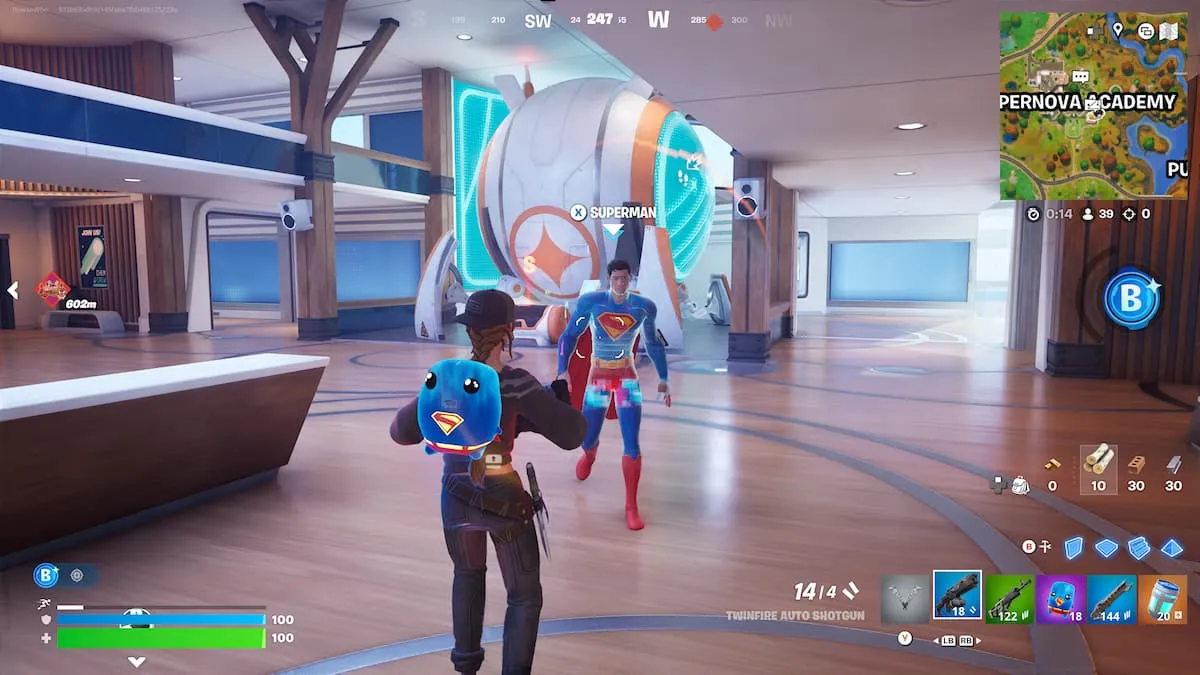Select the brick building material
Image resolution: width=1200 pixels, height=675 pixels.
tap(1136, 465)
